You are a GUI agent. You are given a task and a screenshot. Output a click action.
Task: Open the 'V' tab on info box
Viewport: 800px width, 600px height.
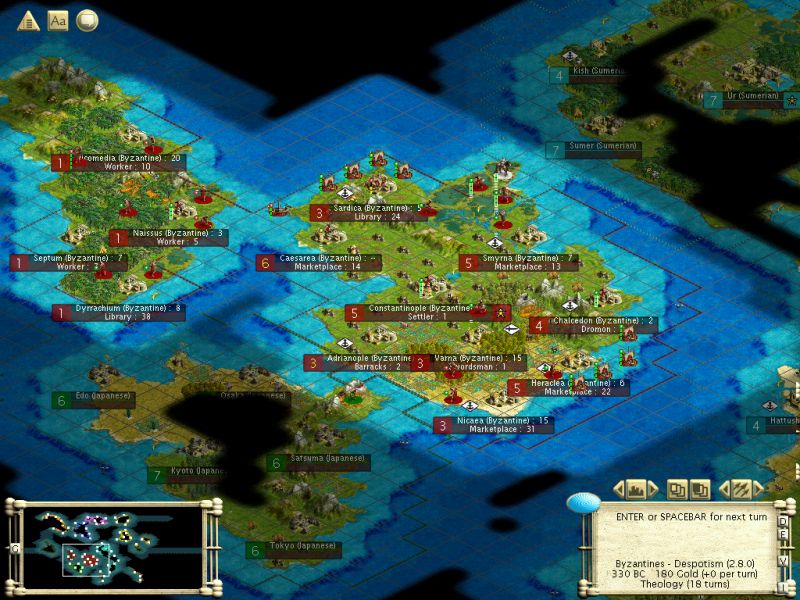click(784, 561)
